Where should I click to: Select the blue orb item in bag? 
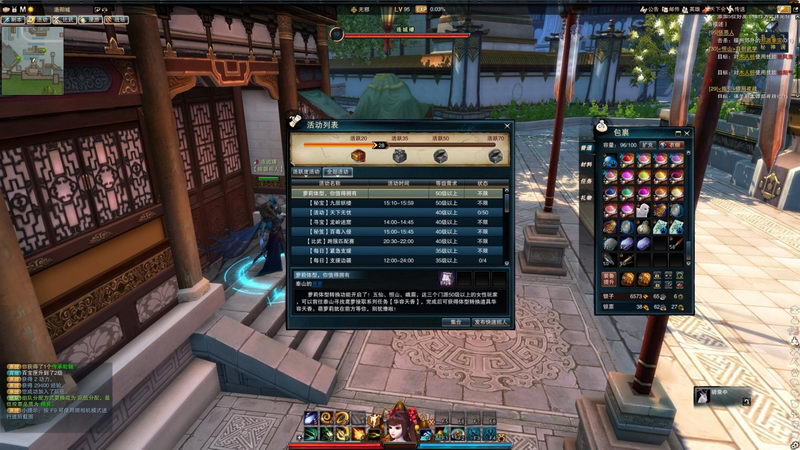tap(610, 160)
